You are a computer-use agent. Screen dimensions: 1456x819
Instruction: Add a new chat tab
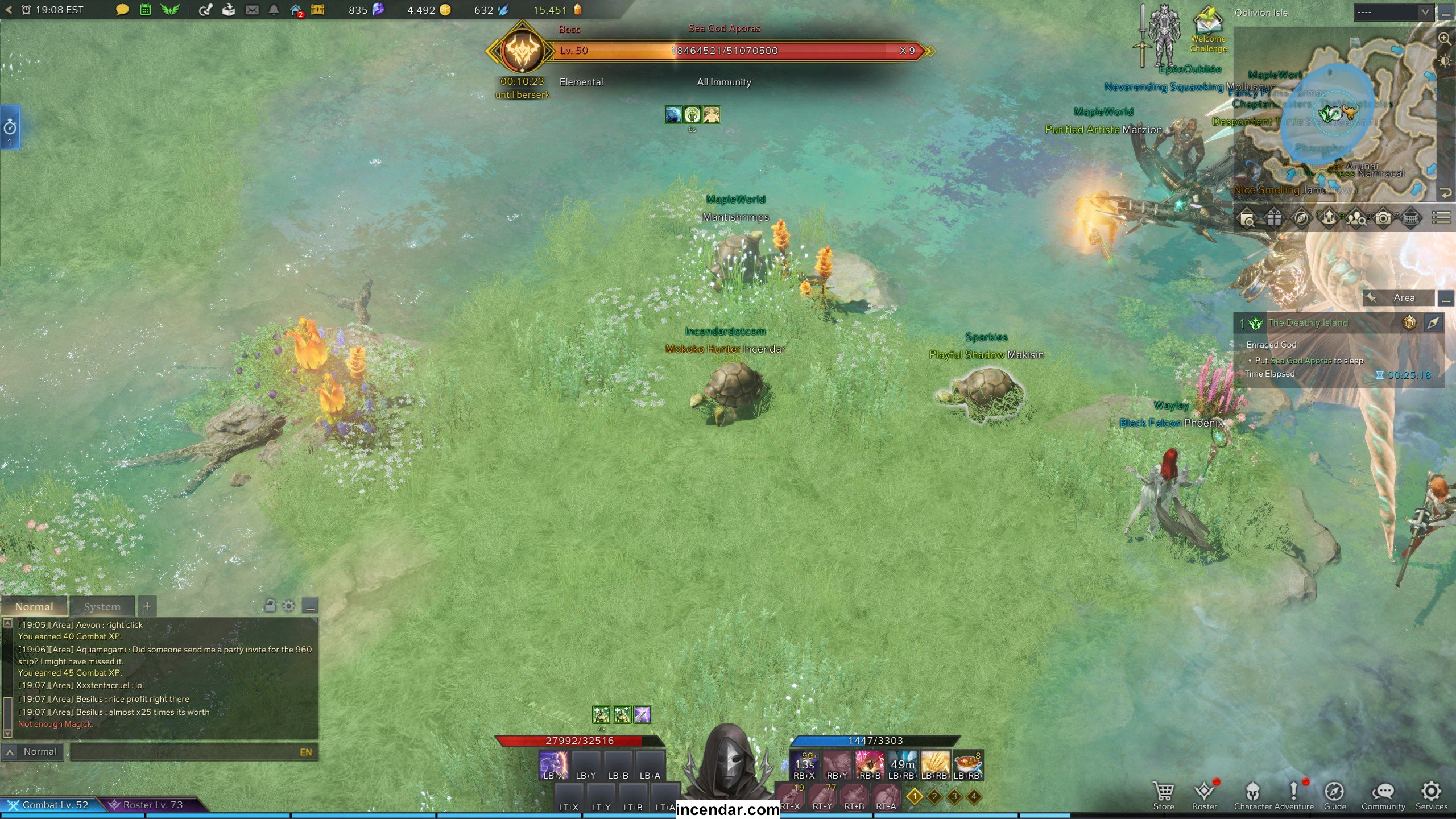tap(147, 606)
